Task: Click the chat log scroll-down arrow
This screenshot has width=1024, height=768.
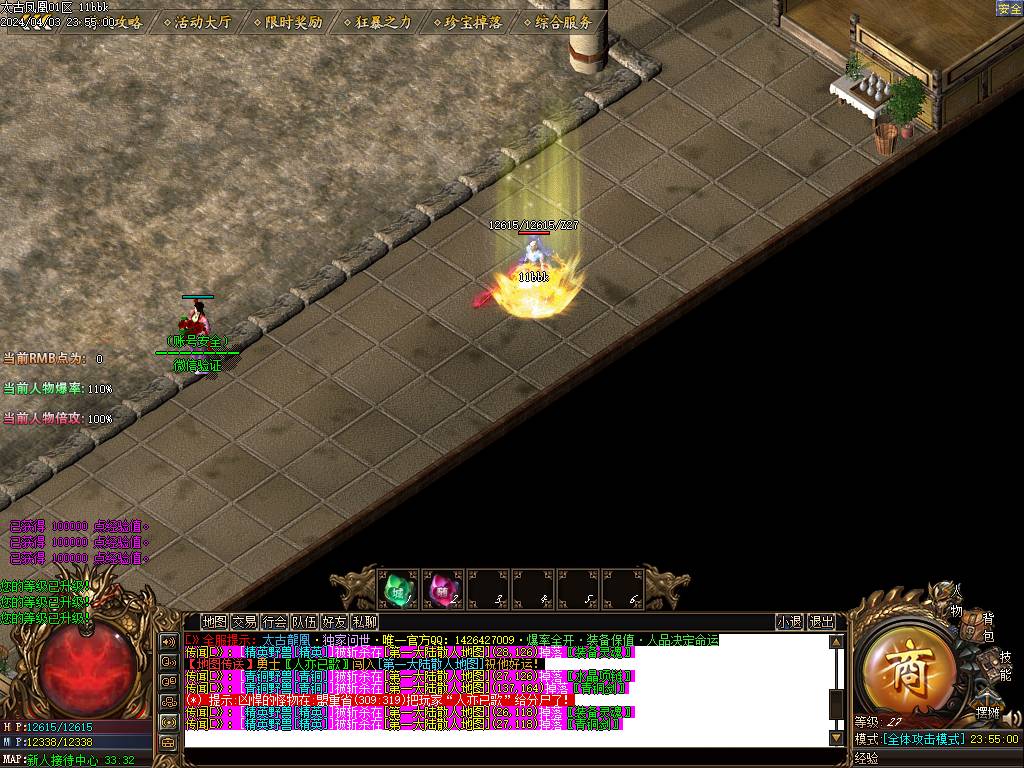Action: click(x=837, y=739)
